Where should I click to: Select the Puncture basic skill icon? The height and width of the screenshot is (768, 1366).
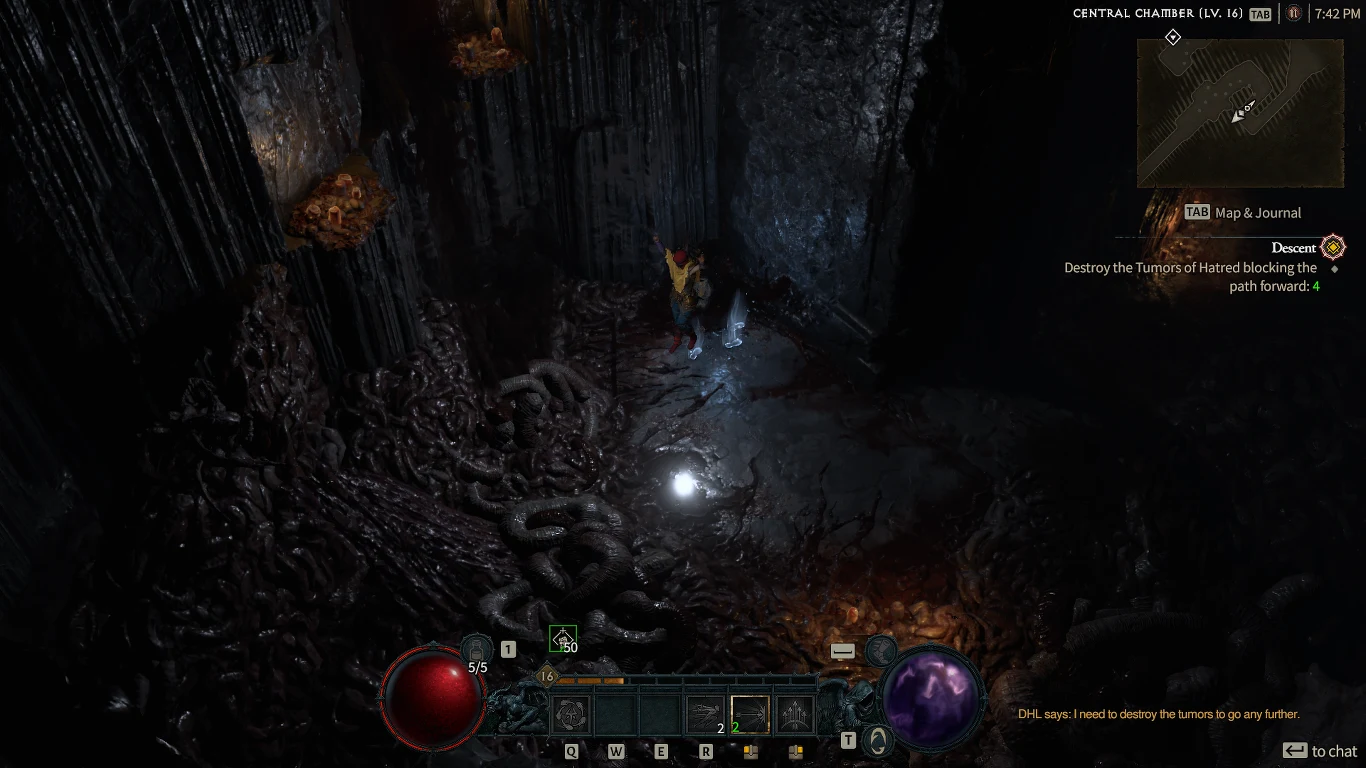[568, 712]
